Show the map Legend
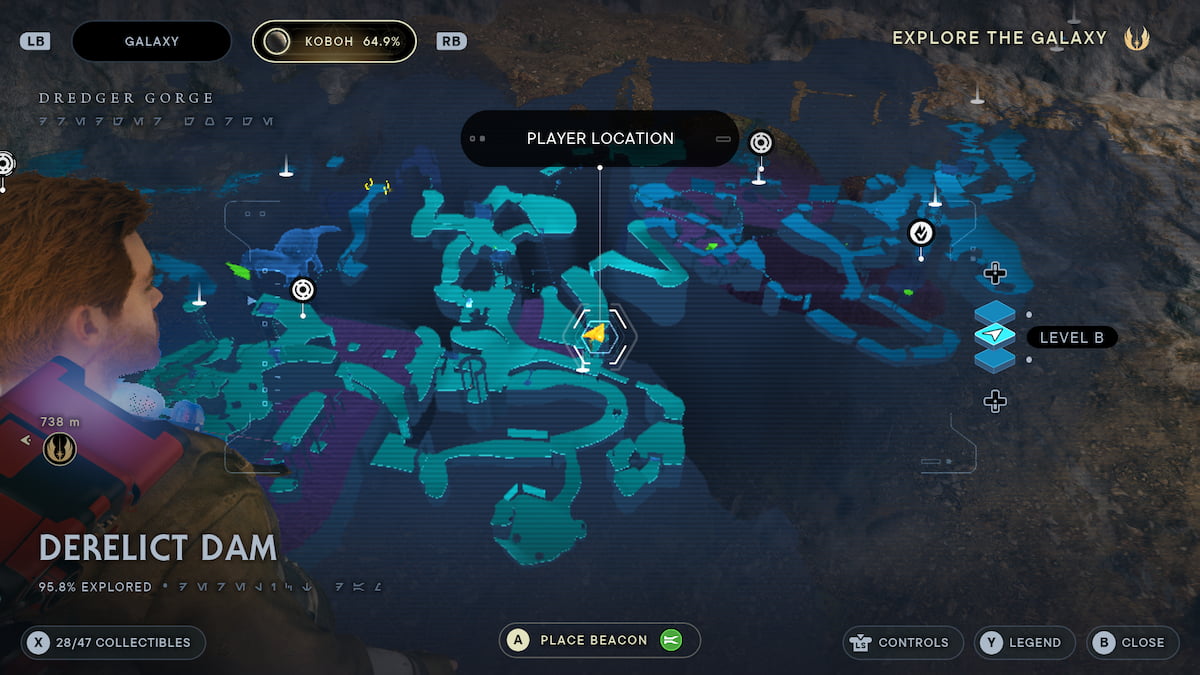1200x675 pixels. pyautogui.click(x=1025, y=642)
